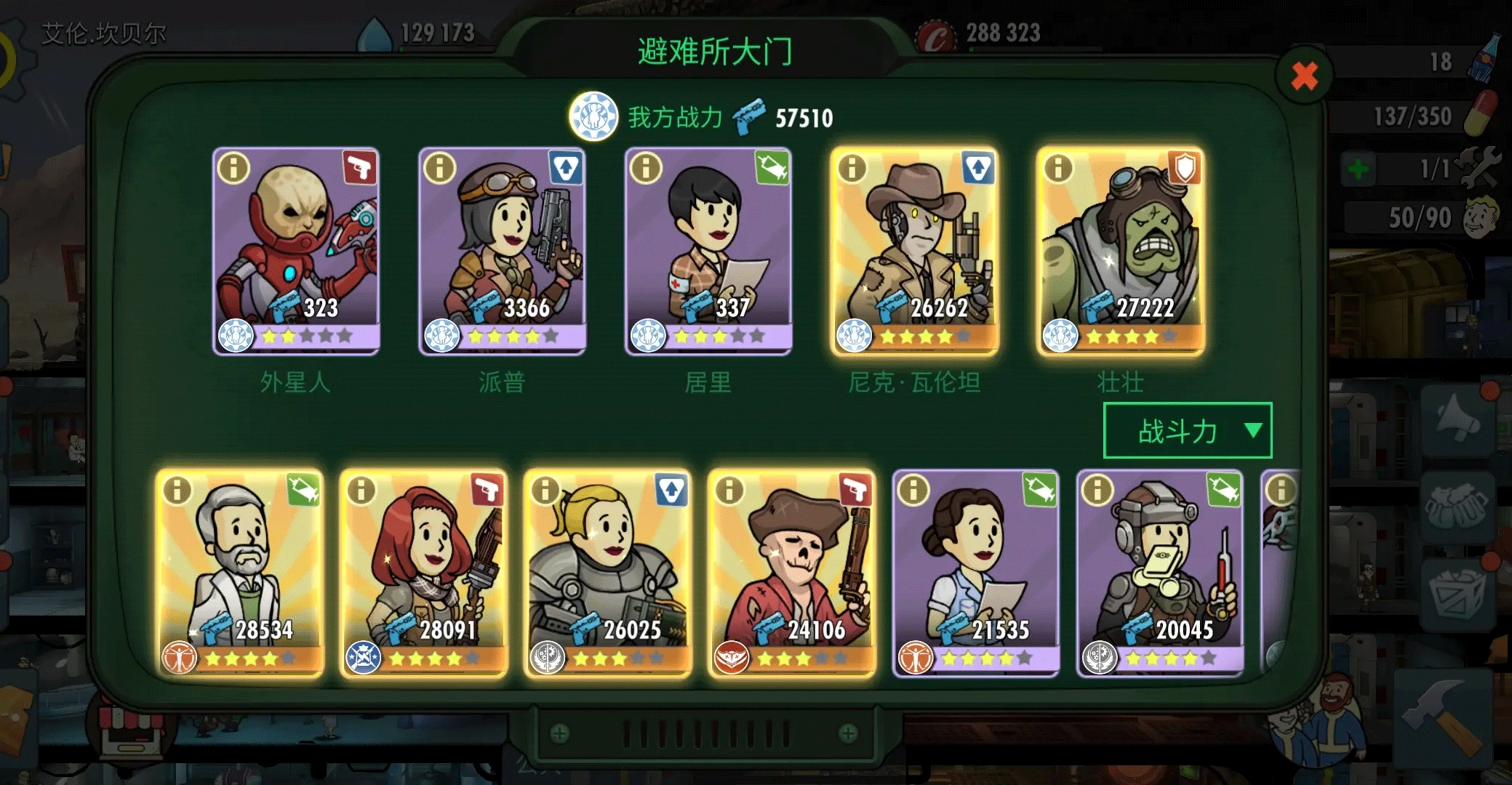Open info on the 壮壮 card

point(1058,168)
